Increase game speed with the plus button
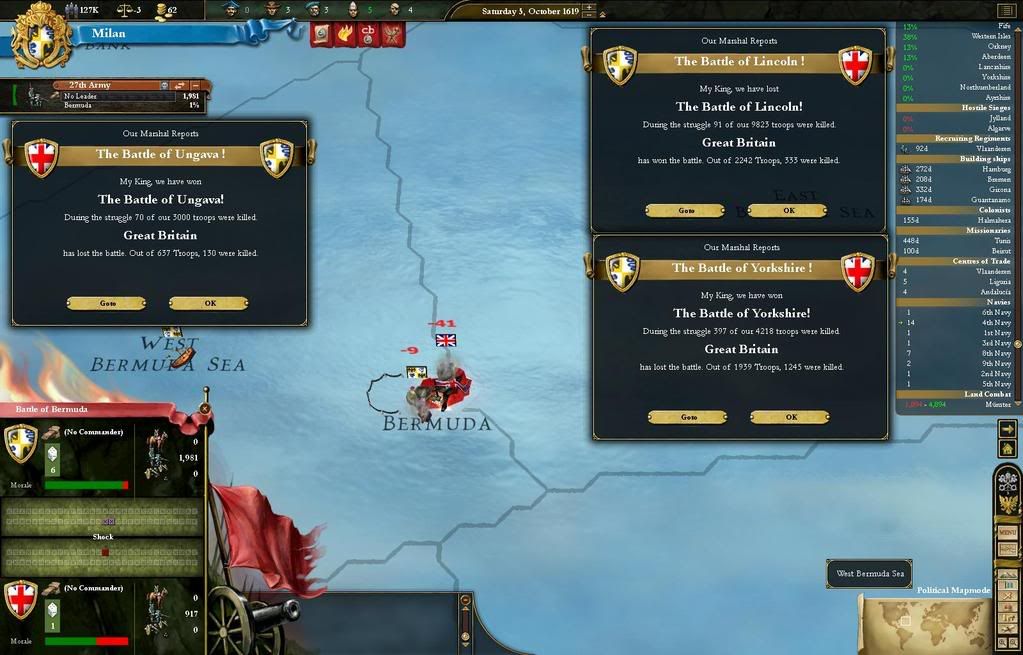 point(589,8)
